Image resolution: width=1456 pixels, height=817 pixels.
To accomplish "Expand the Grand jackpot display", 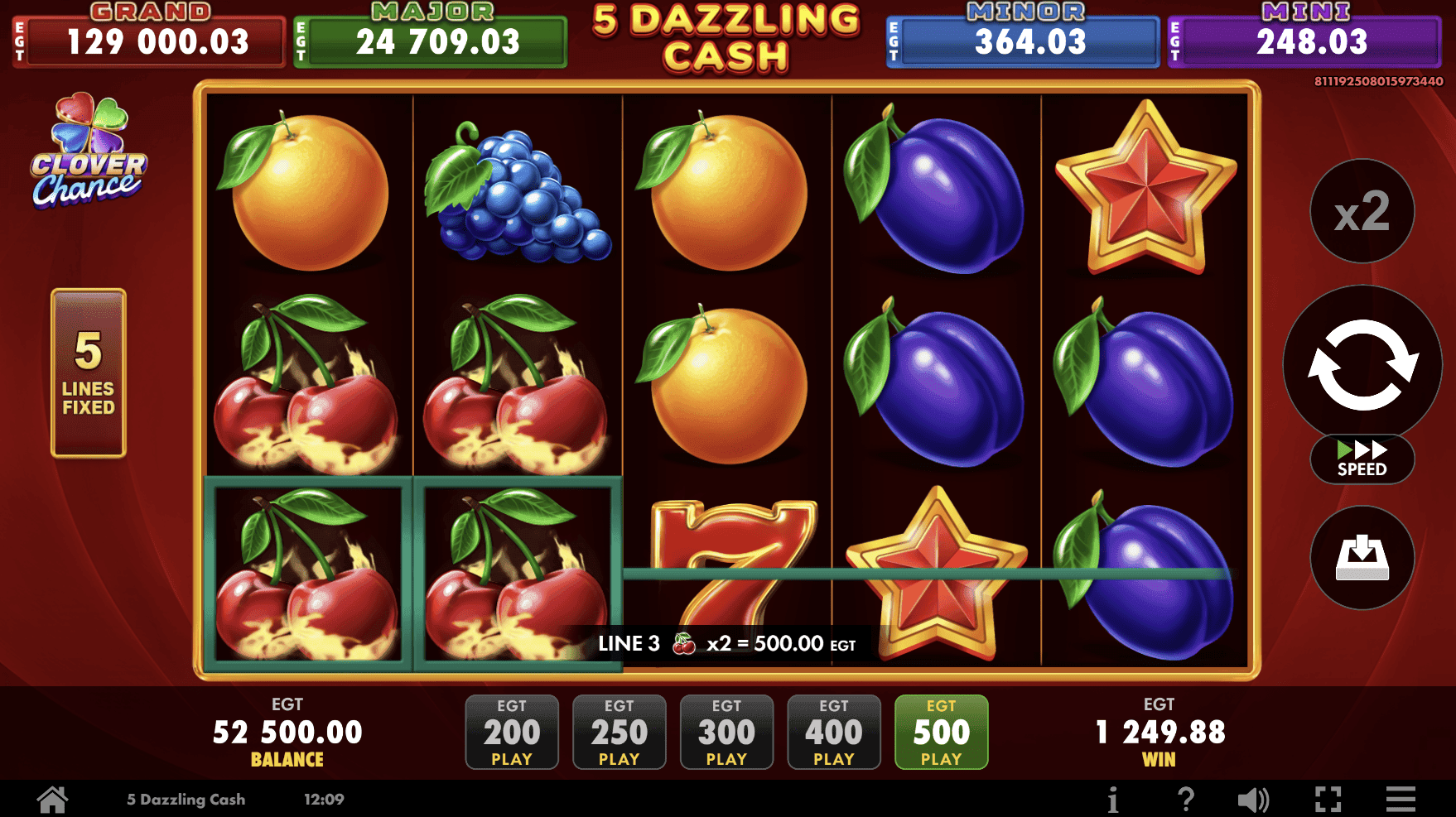I will click(x=152, y=35).
